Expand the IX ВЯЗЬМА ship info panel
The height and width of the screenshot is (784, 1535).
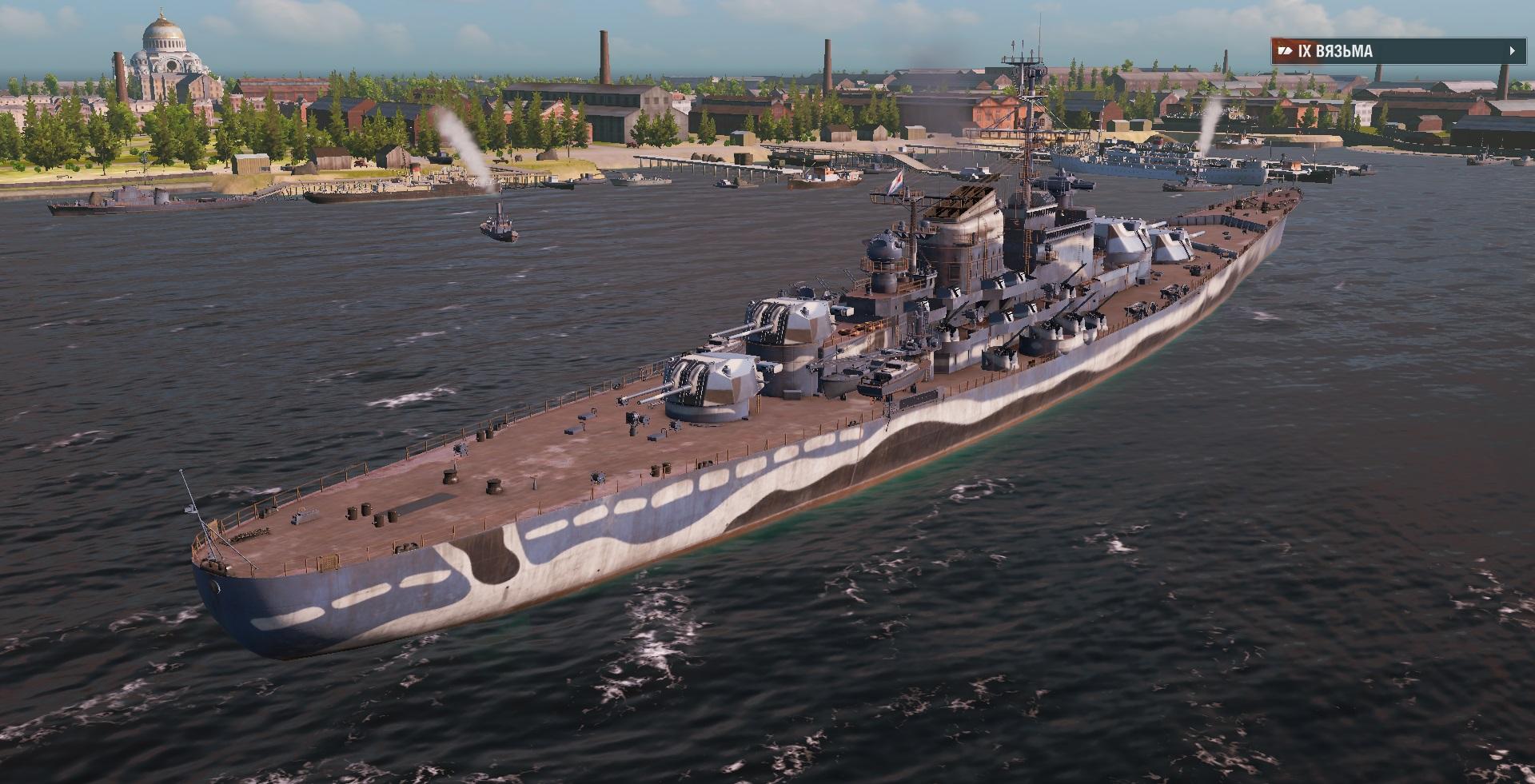(1512, 51)
